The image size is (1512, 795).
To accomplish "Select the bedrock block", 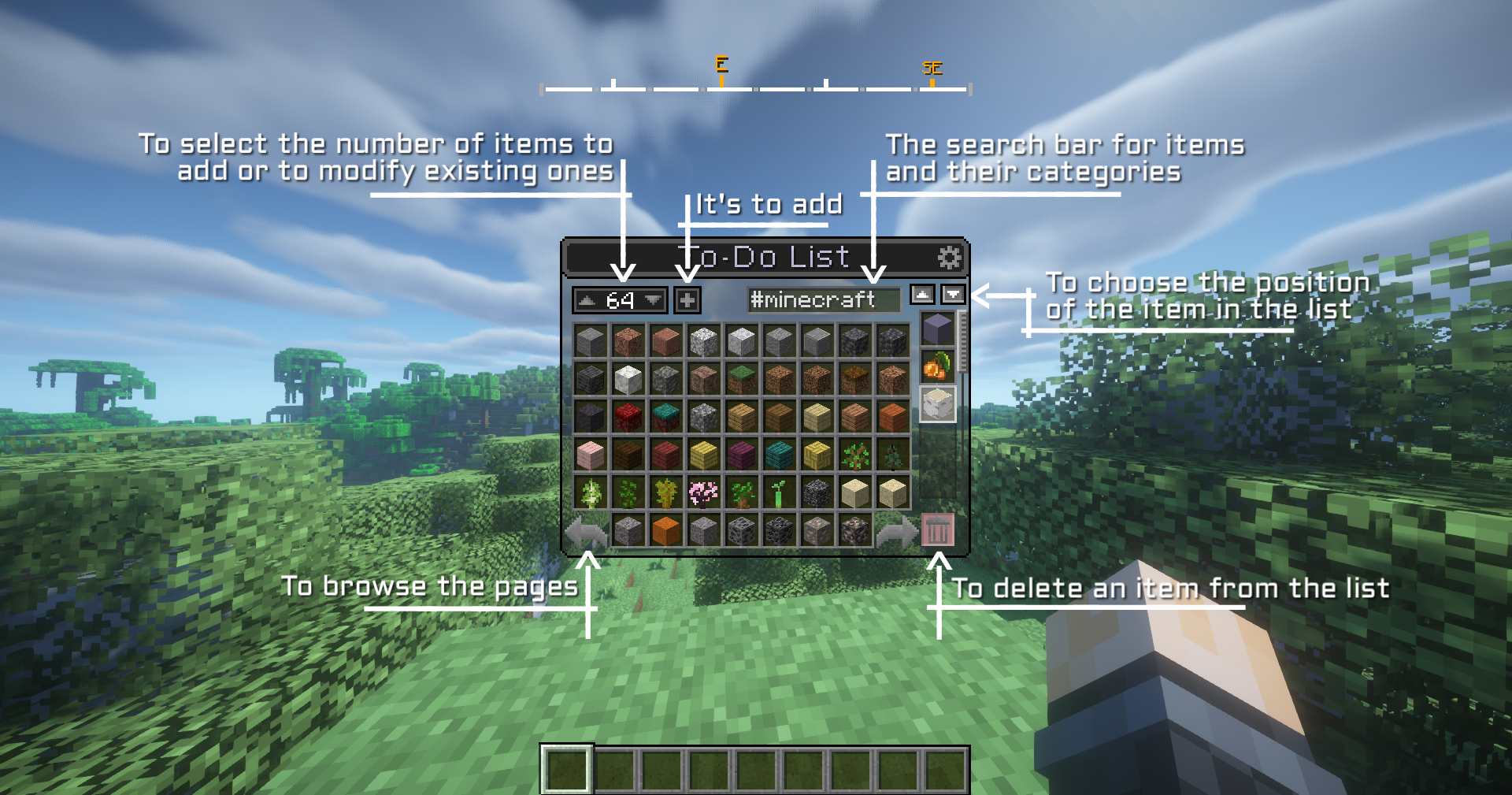I will coord(819,492).
